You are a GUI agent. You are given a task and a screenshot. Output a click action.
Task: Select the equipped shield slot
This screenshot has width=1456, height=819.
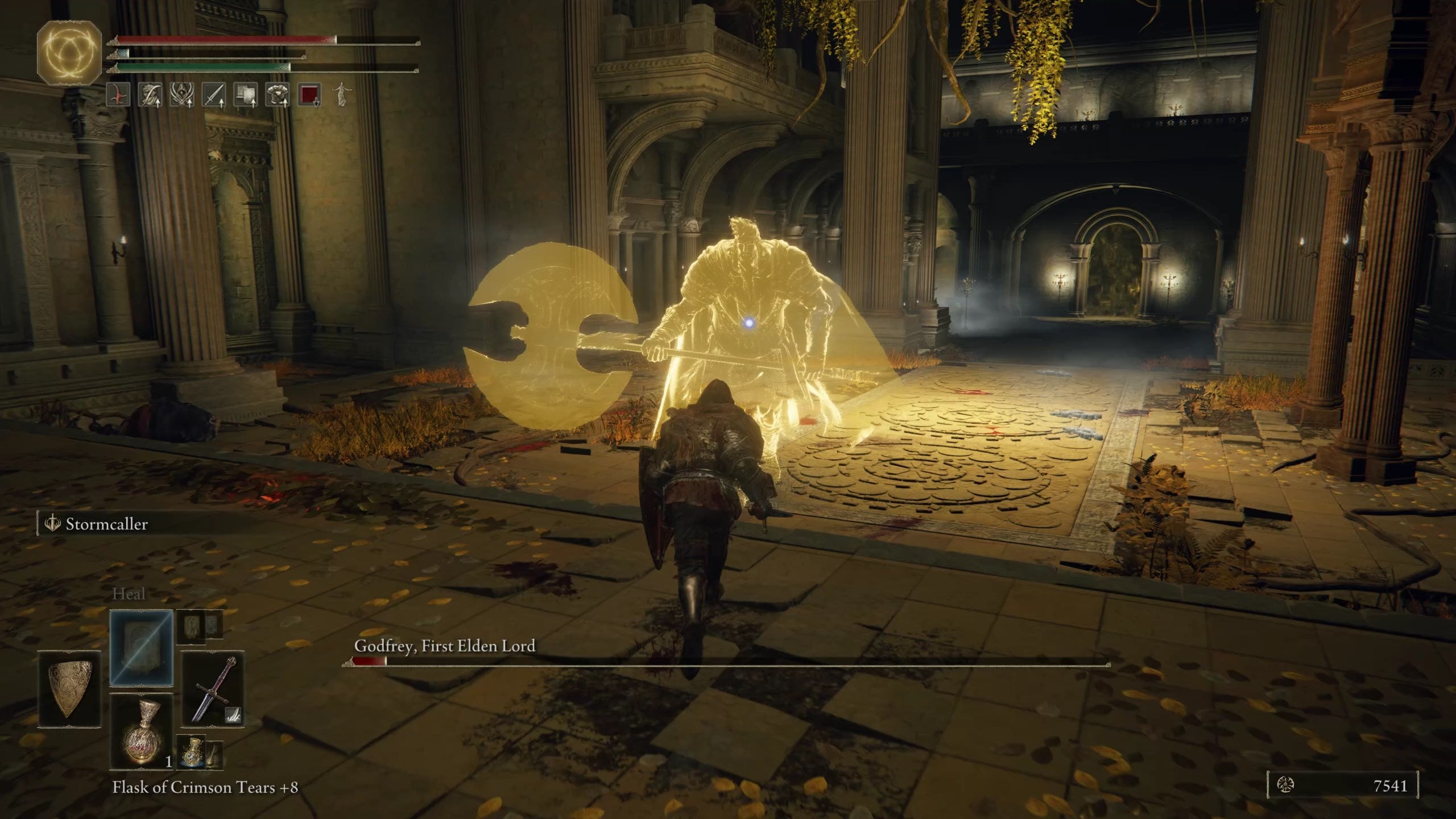69,689
